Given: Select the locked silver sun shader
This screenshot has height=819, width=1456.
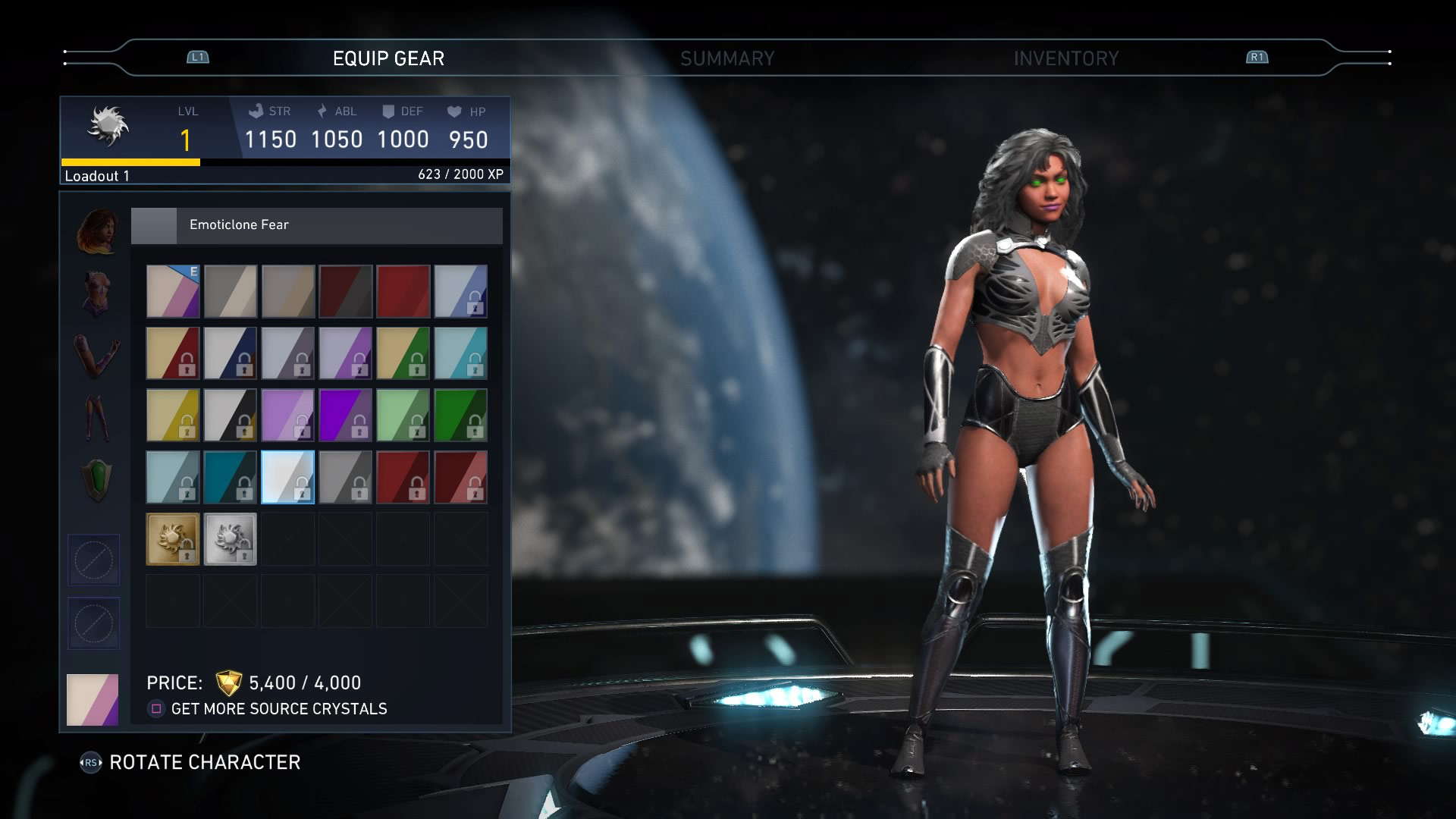Looking at the screenshot, I should point(231,538).
